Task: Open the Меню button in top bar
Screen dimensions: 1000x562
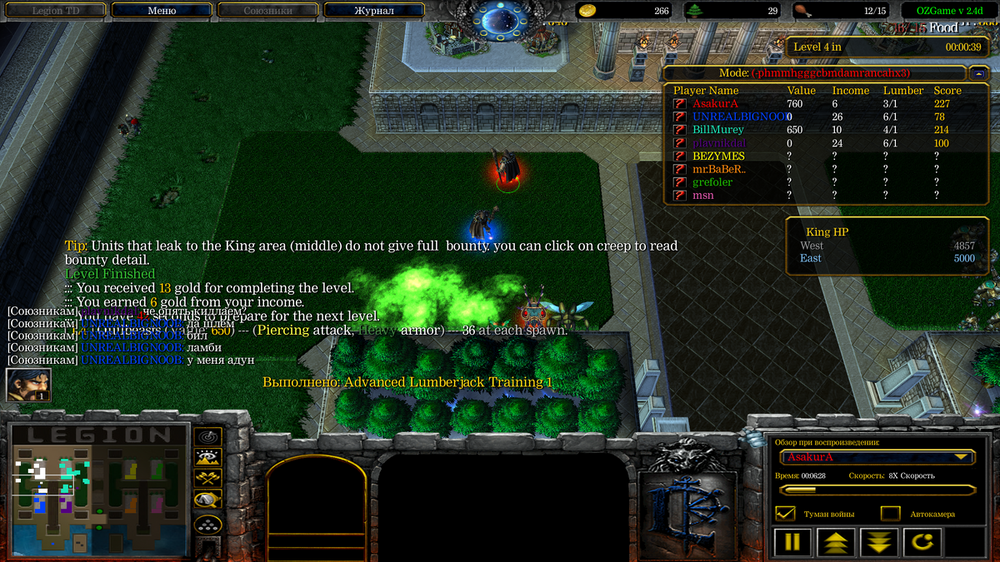Action: [x=161, y=11]
